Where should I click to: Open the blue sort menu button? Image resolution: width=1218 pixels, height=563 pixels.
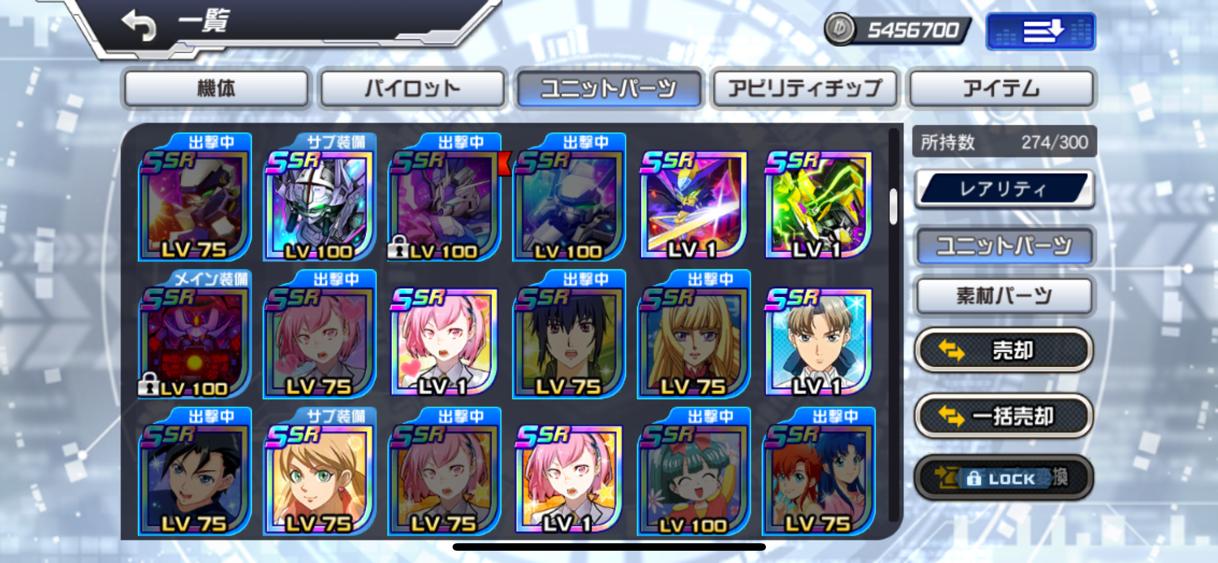[x=1040, y=31]
